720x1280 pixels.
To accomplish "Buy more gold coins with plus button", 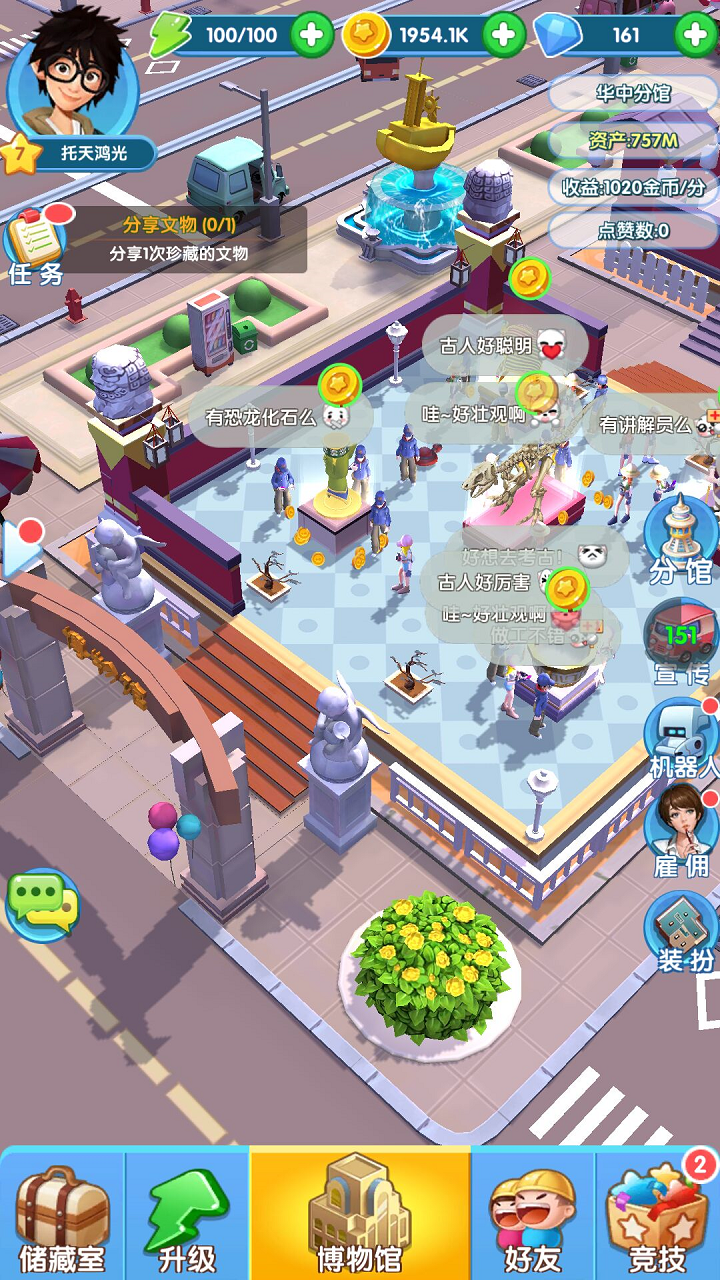I will 504,36.
